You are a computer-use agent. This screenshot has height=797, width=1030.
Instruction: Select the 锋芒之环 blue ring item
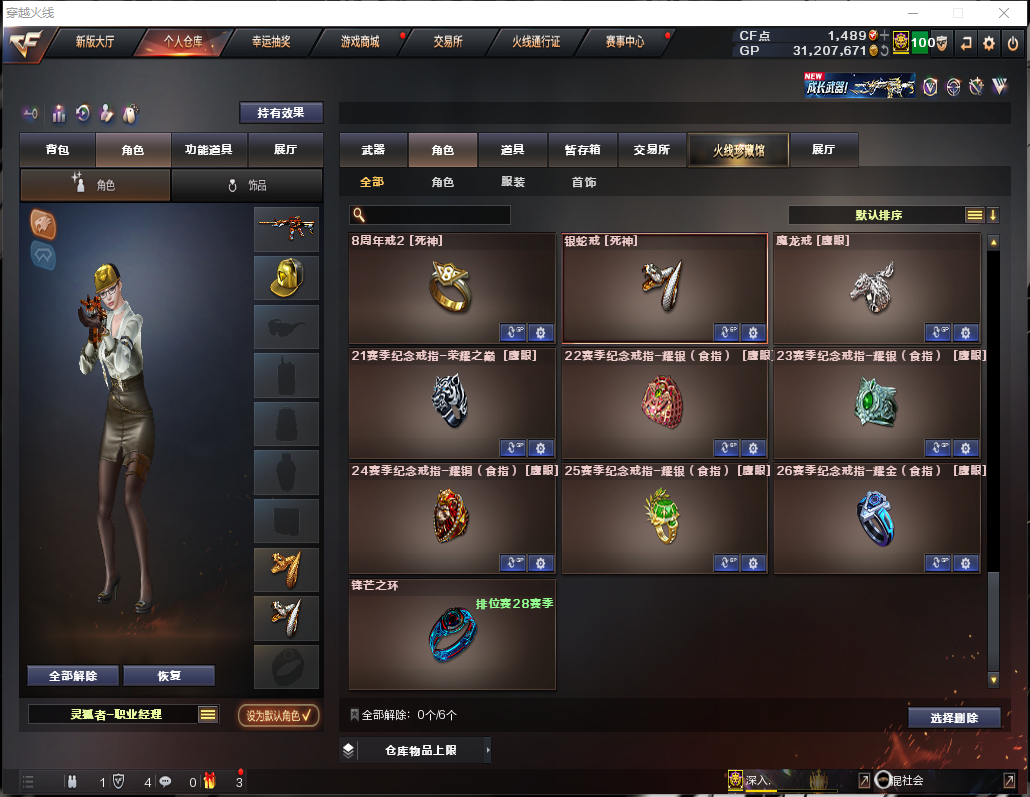click(x=452, y=634)
